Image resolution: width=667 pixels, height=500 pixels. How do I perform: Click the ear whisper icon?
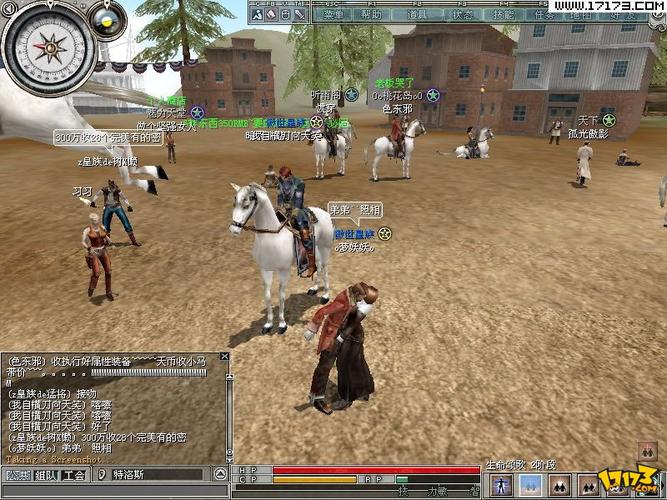101,475
